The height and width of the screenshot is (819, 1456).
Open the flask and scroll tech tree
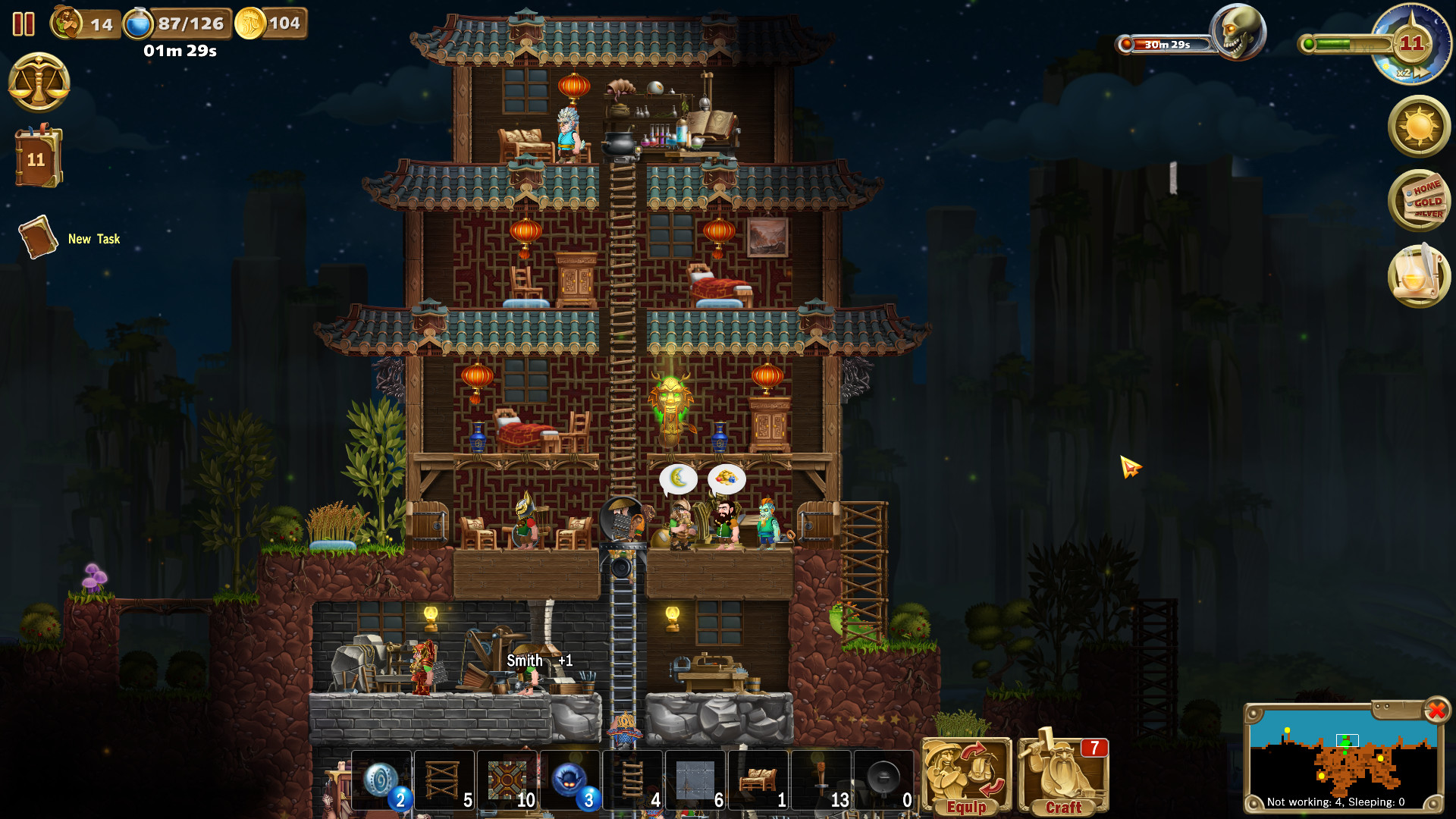pyautogui.click(x=1419, y=276)
